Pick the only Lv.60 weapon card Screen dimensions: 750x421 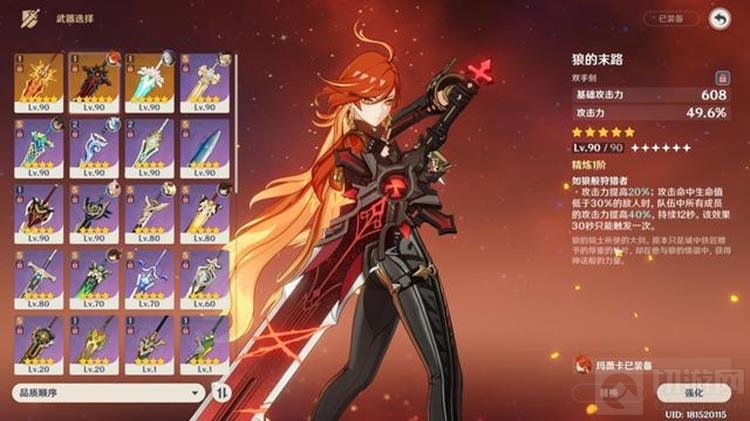pyautogui.click(x=202, y=280)
